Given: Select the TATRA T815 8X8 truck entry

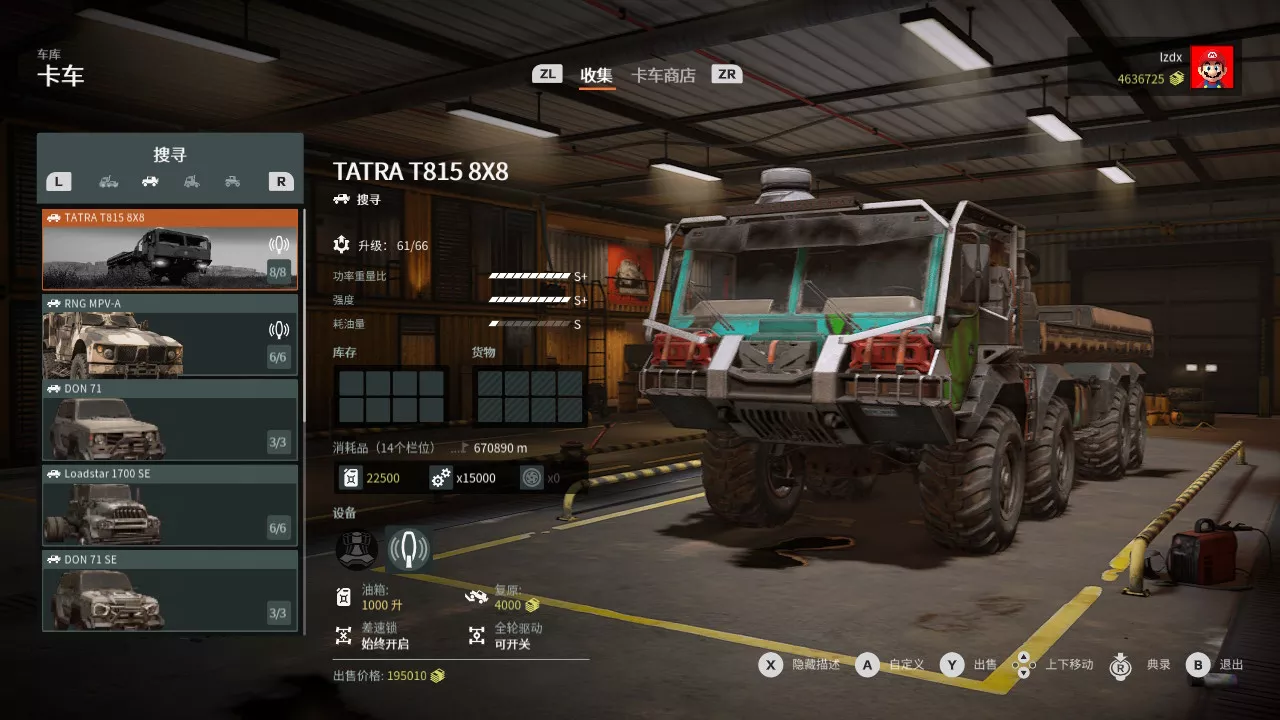Looking at the screenshot, I should click(x=170, y=249).
